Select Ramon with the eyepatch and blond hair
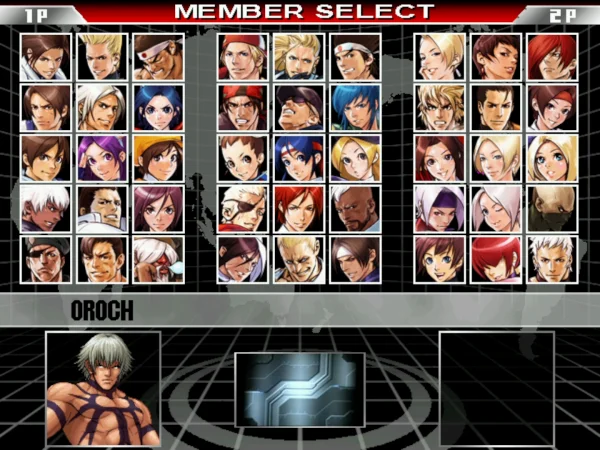Image resolution: width=600 pixels, height=450 pixels. click(x=242, y=208)
